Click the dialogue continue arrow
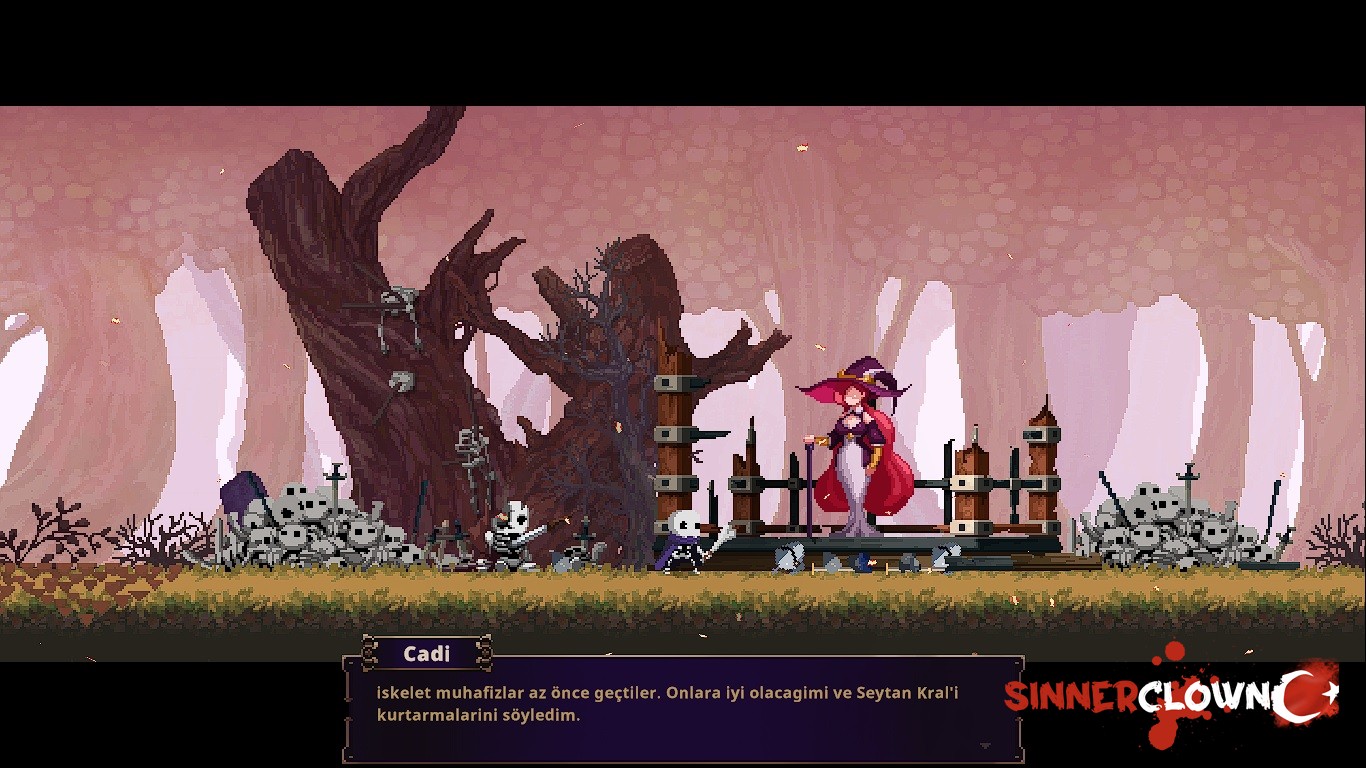 [x=985, y=746]
